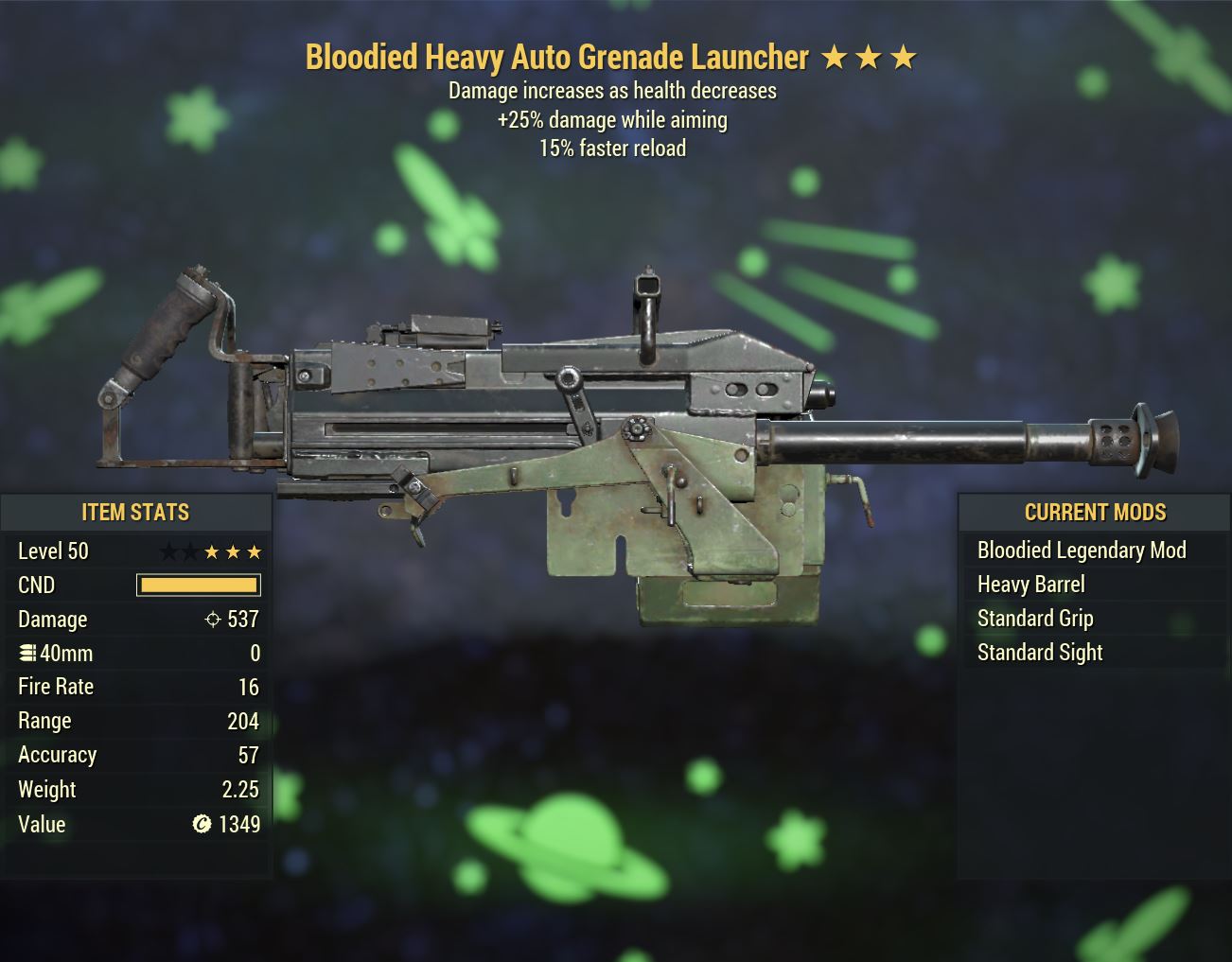
Task: Click the crosshair Damage icon
Action: pos(212,619)
